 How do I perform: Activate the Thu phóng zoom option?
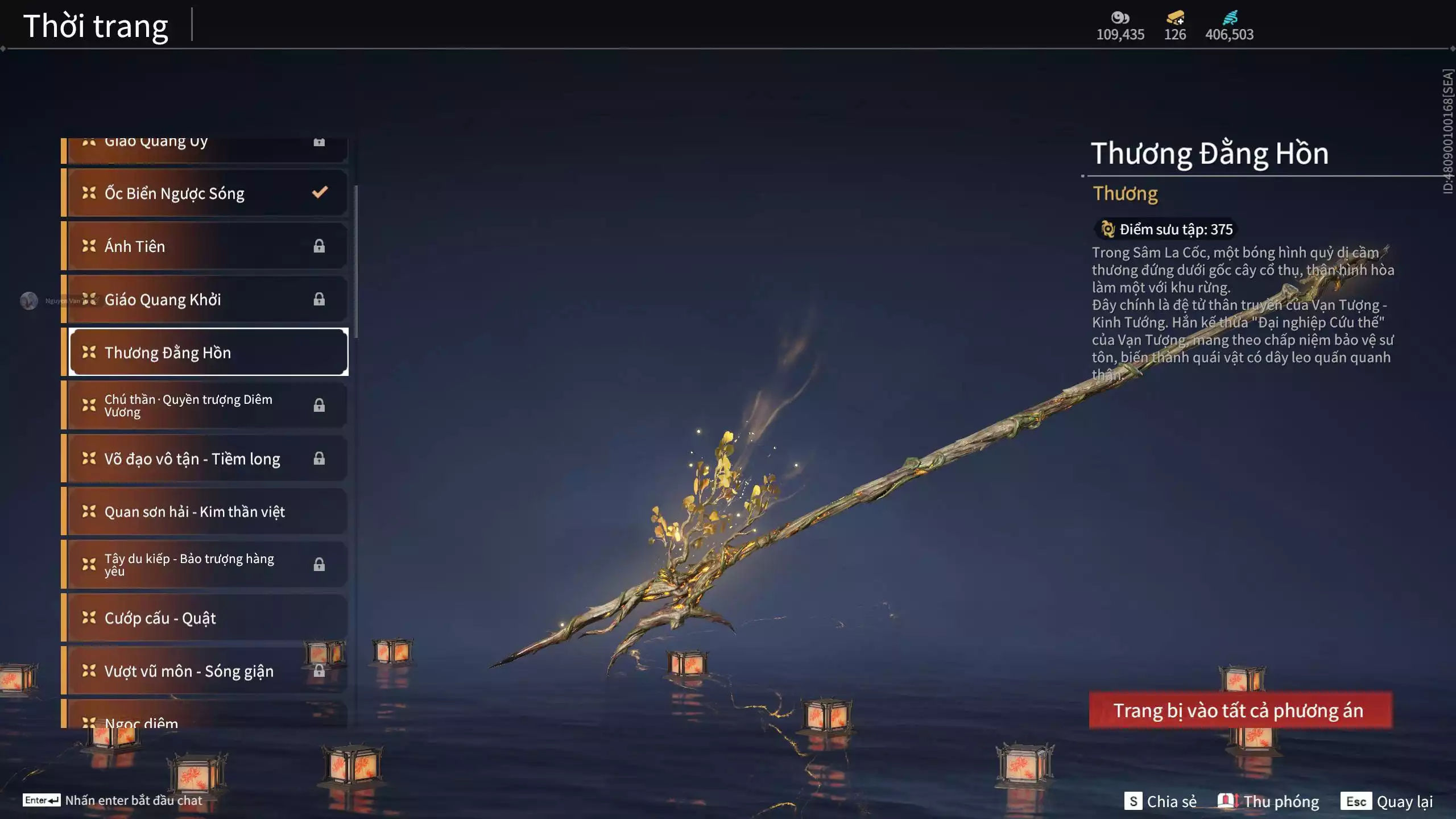pyautogui.click(x=1268, y=801)
